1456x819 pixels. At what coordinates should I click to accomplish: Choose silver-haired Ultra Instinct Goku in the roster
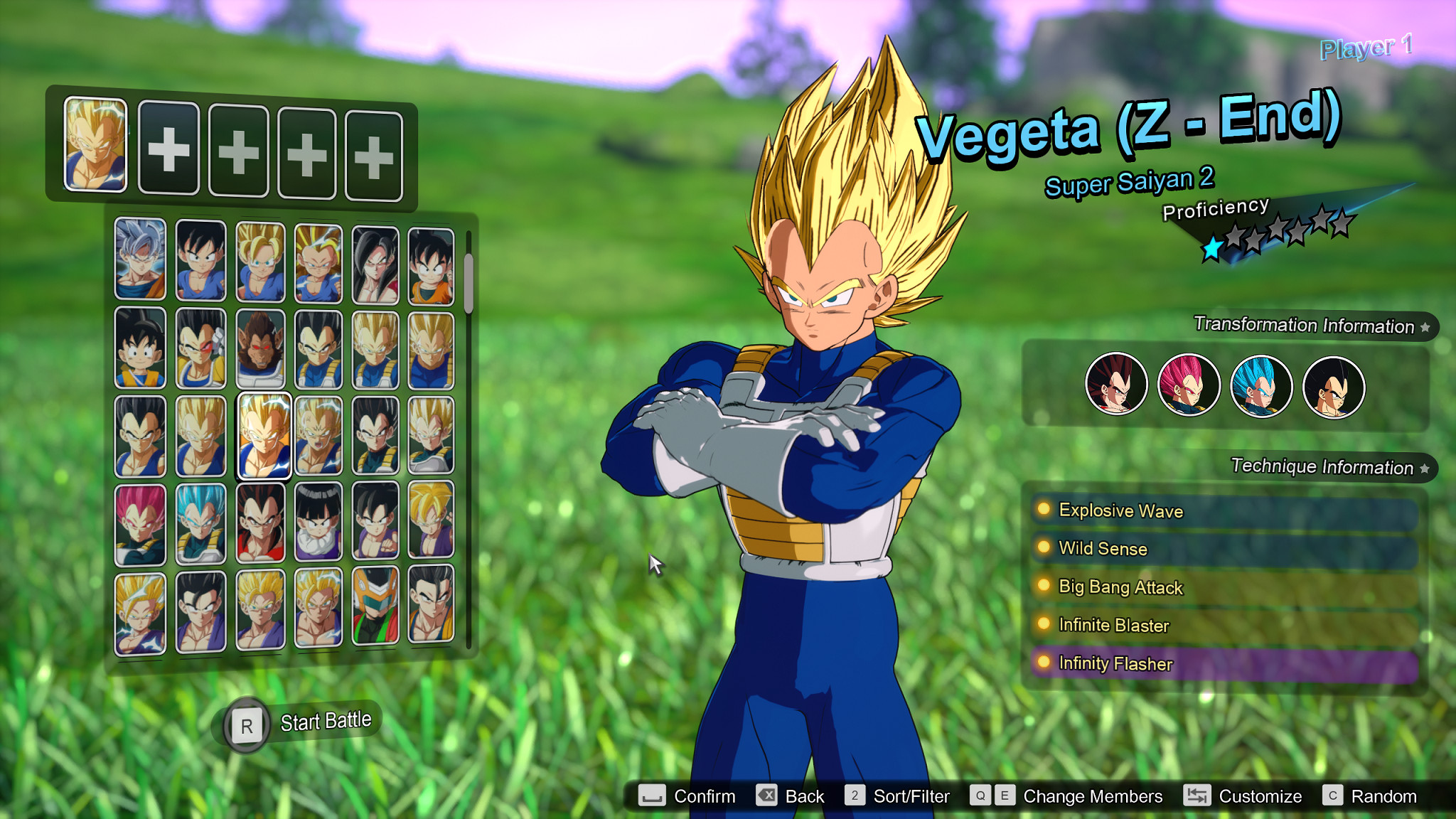pos(140,259)
